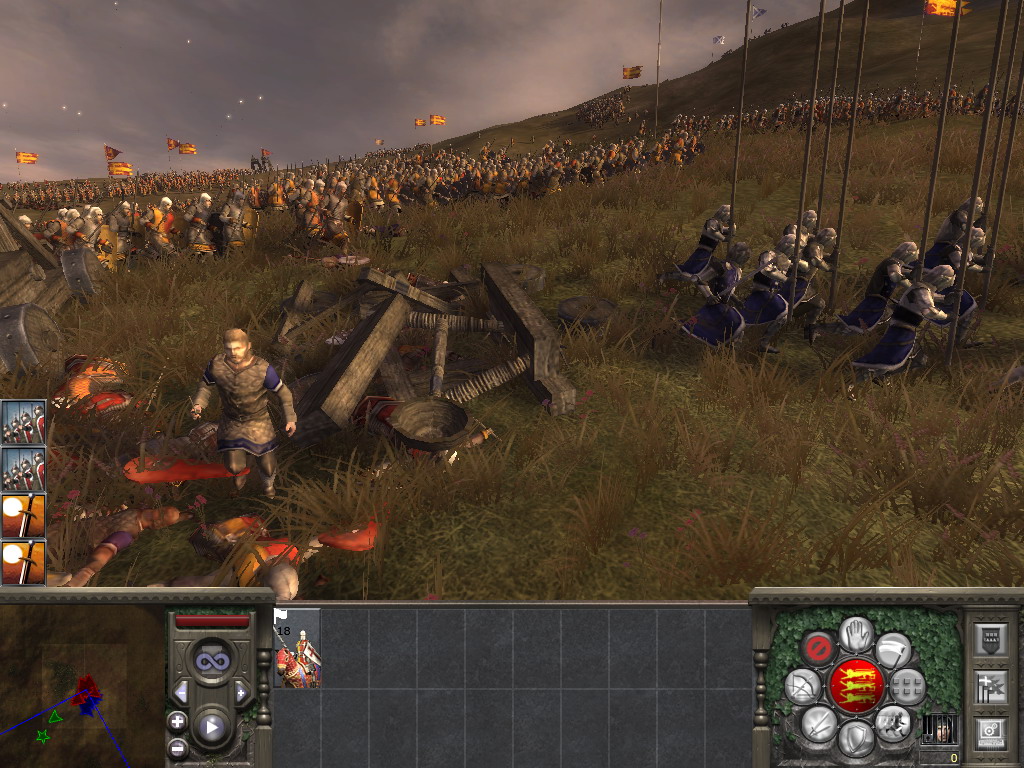Increase battle speed with the right arrow

click(x=241, y=692)
